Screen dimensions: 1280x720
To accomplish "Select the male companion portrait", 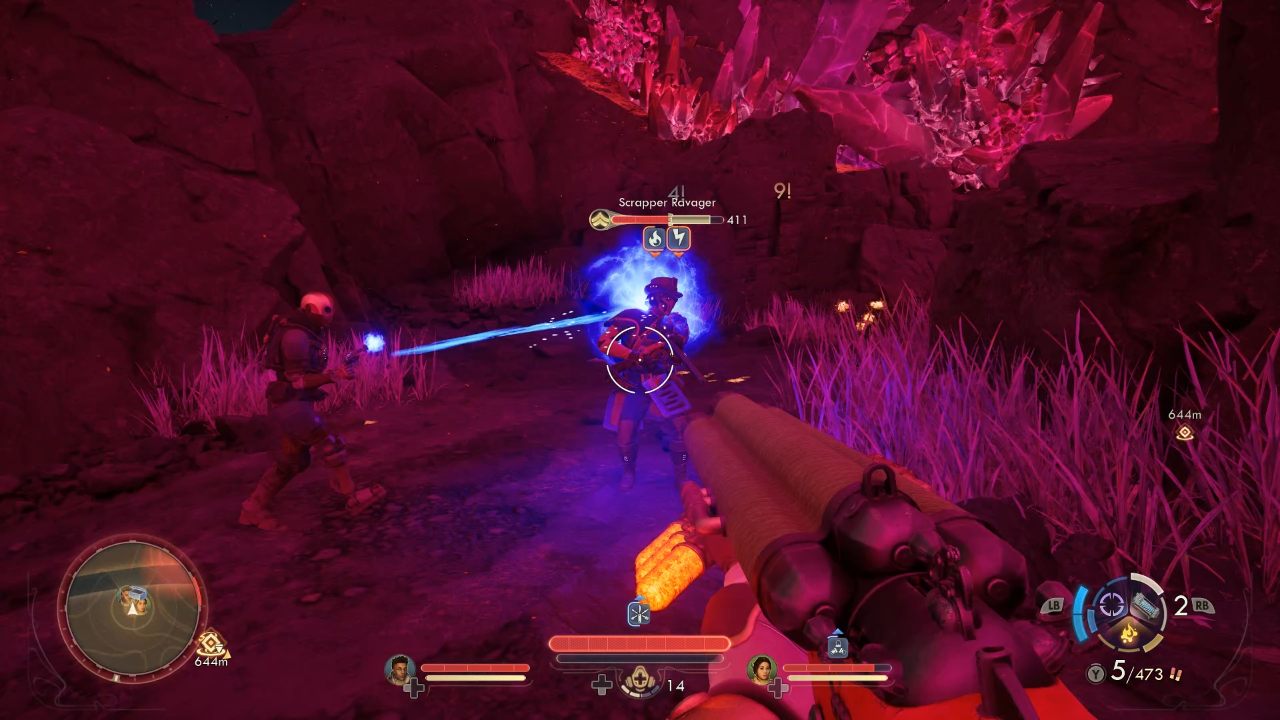I will [x=400, y=670].
